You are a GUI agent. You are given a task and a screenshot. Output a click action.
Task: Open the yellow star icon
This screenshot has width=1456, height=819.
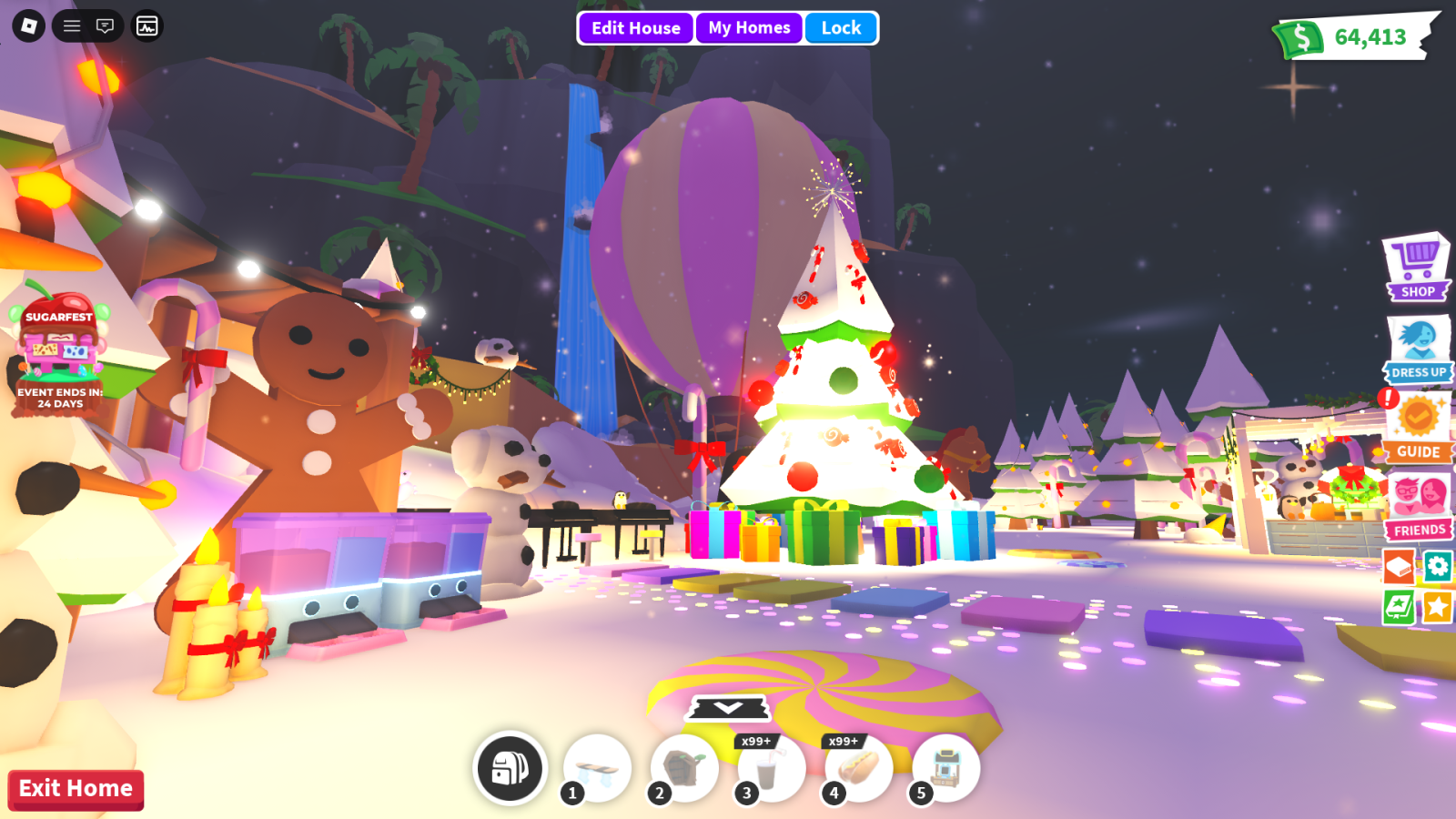1438,606
